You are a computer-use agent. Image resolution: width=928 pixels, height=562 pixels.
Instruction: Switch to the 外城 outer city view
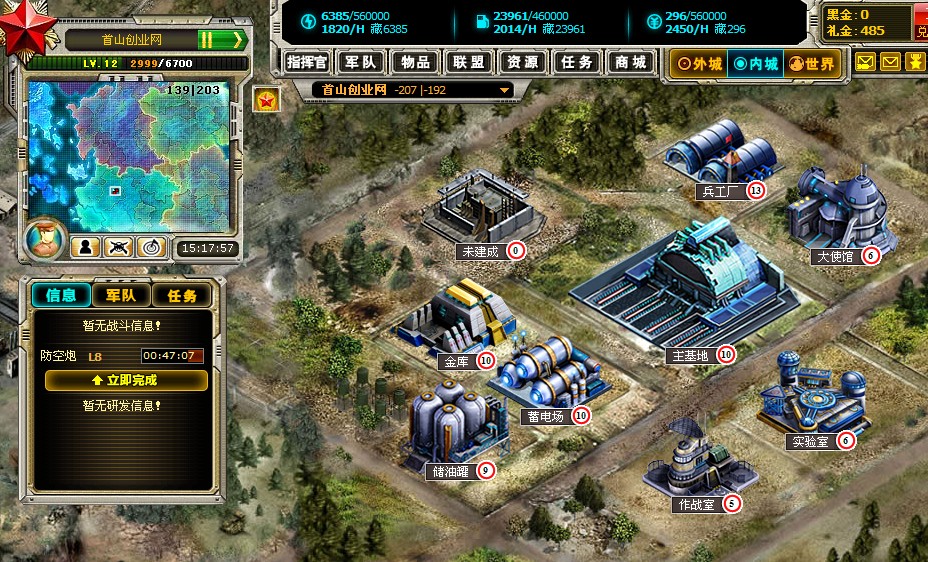699,64
